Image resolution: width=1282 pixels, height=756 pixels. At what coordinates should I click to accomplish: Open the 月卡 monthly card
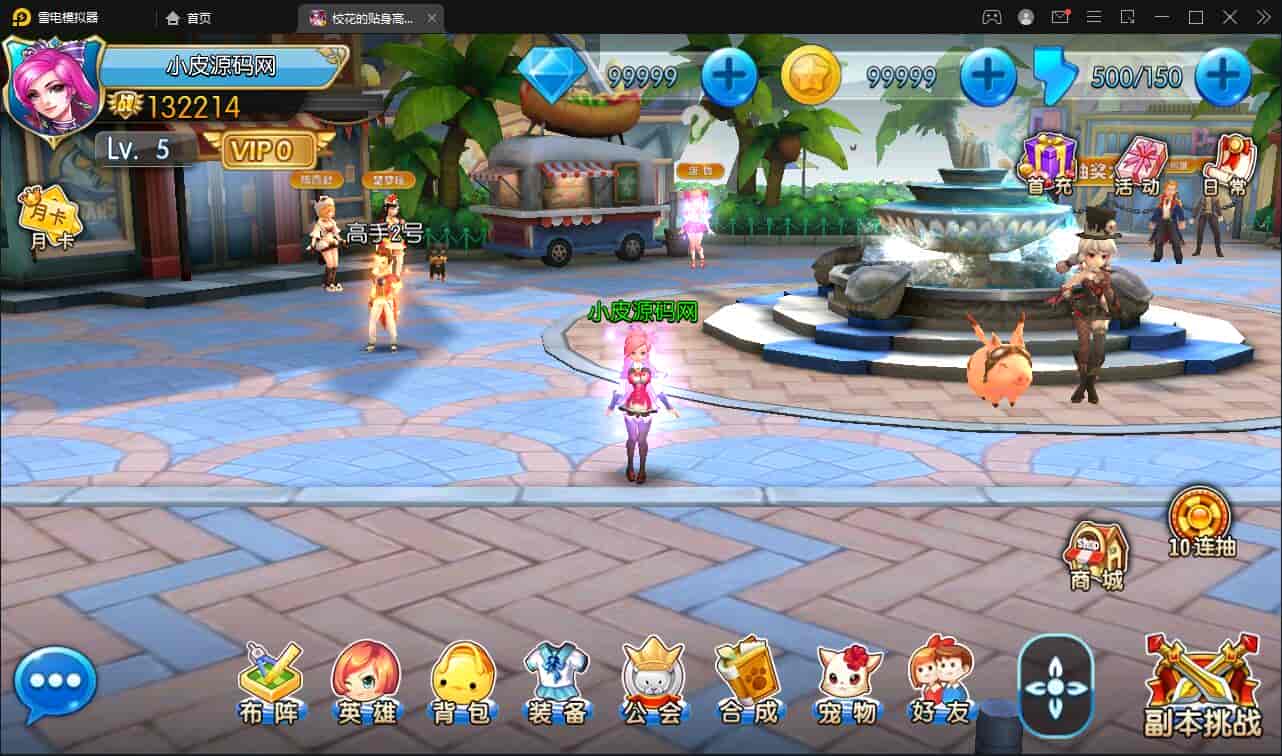tap(49, 216)
